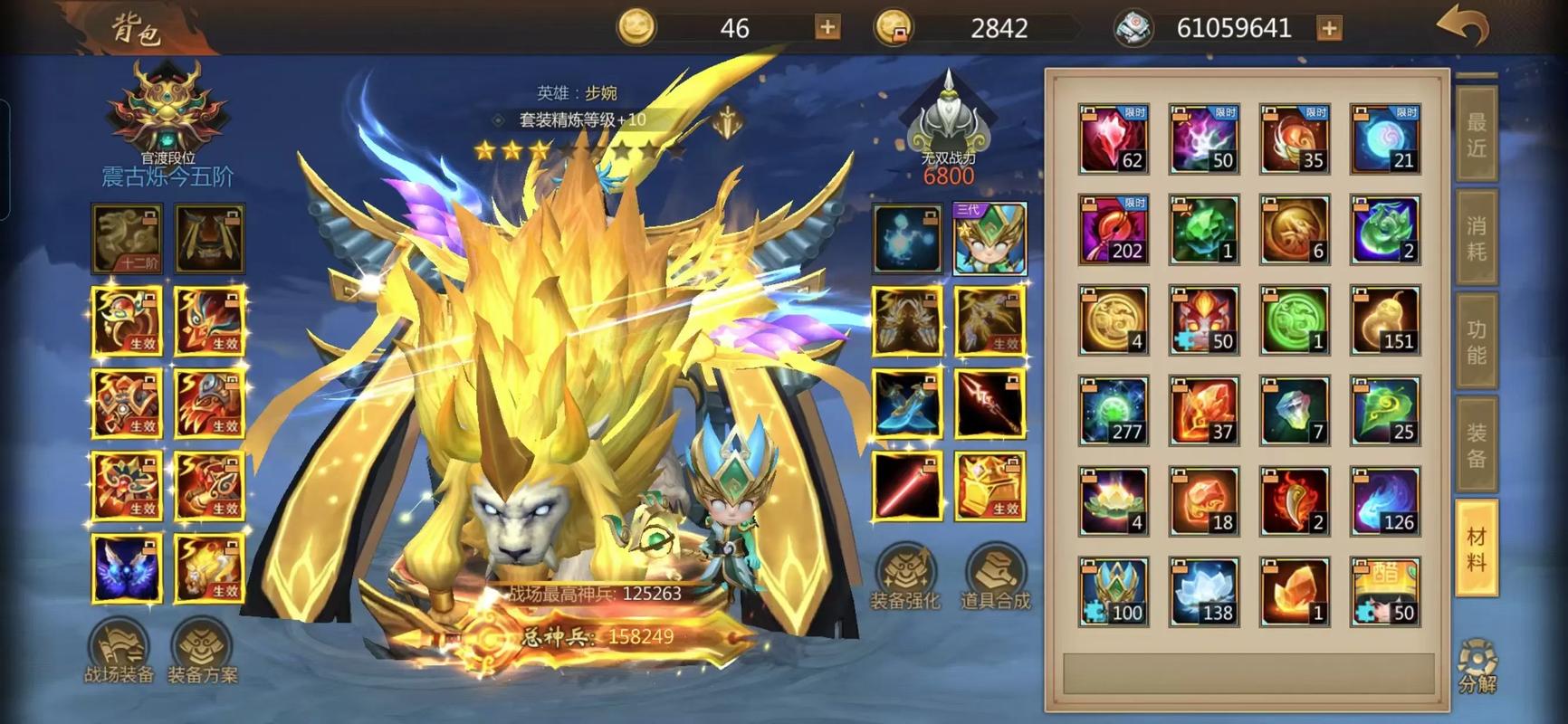Select the 材料 tab
Image resolution: width=1568 pixels, height=724 pixels.
pos(1476,548)
